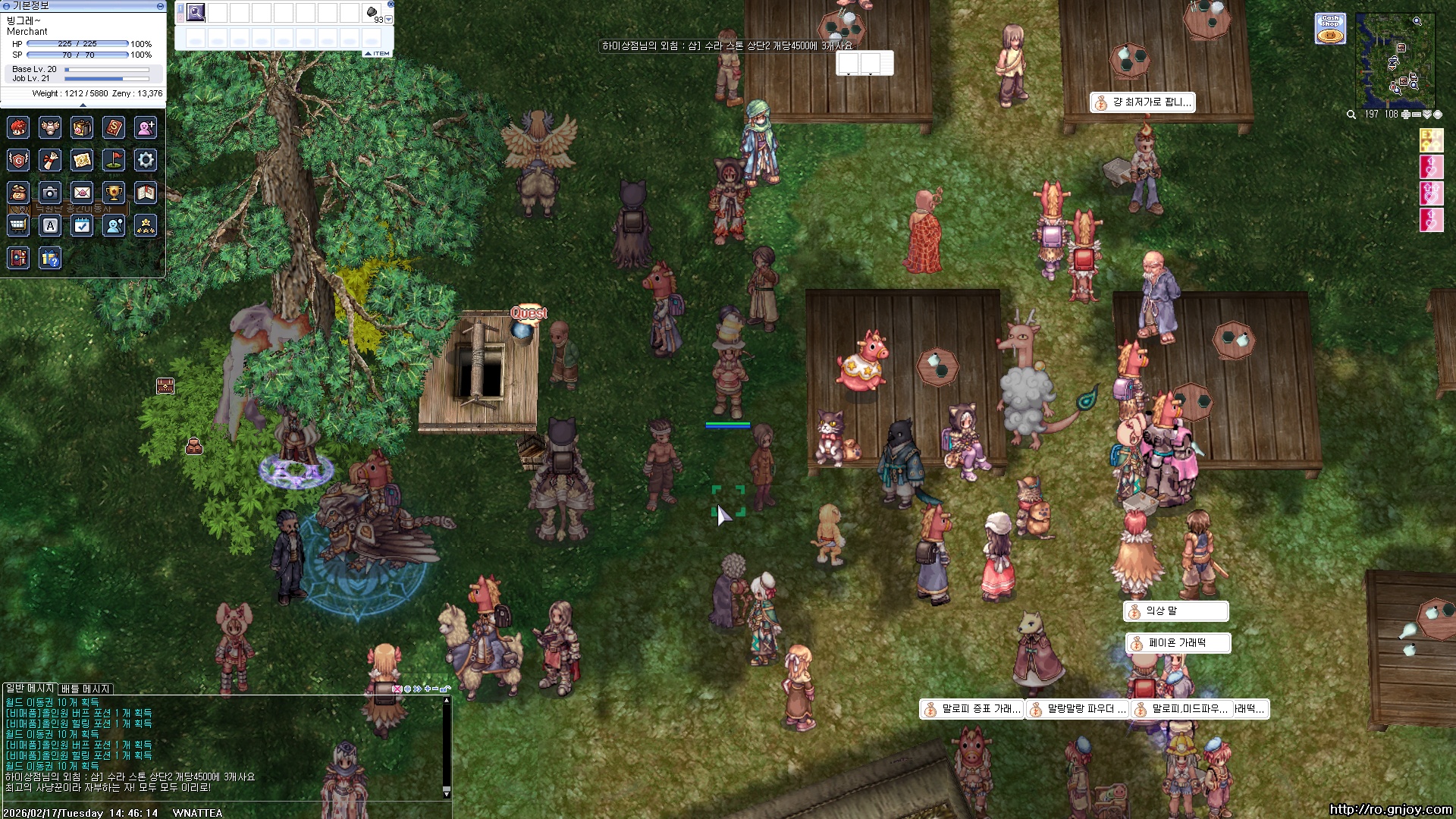Open the shopping cart icon
1456x819 pixels.
click(x=18, y=225)
